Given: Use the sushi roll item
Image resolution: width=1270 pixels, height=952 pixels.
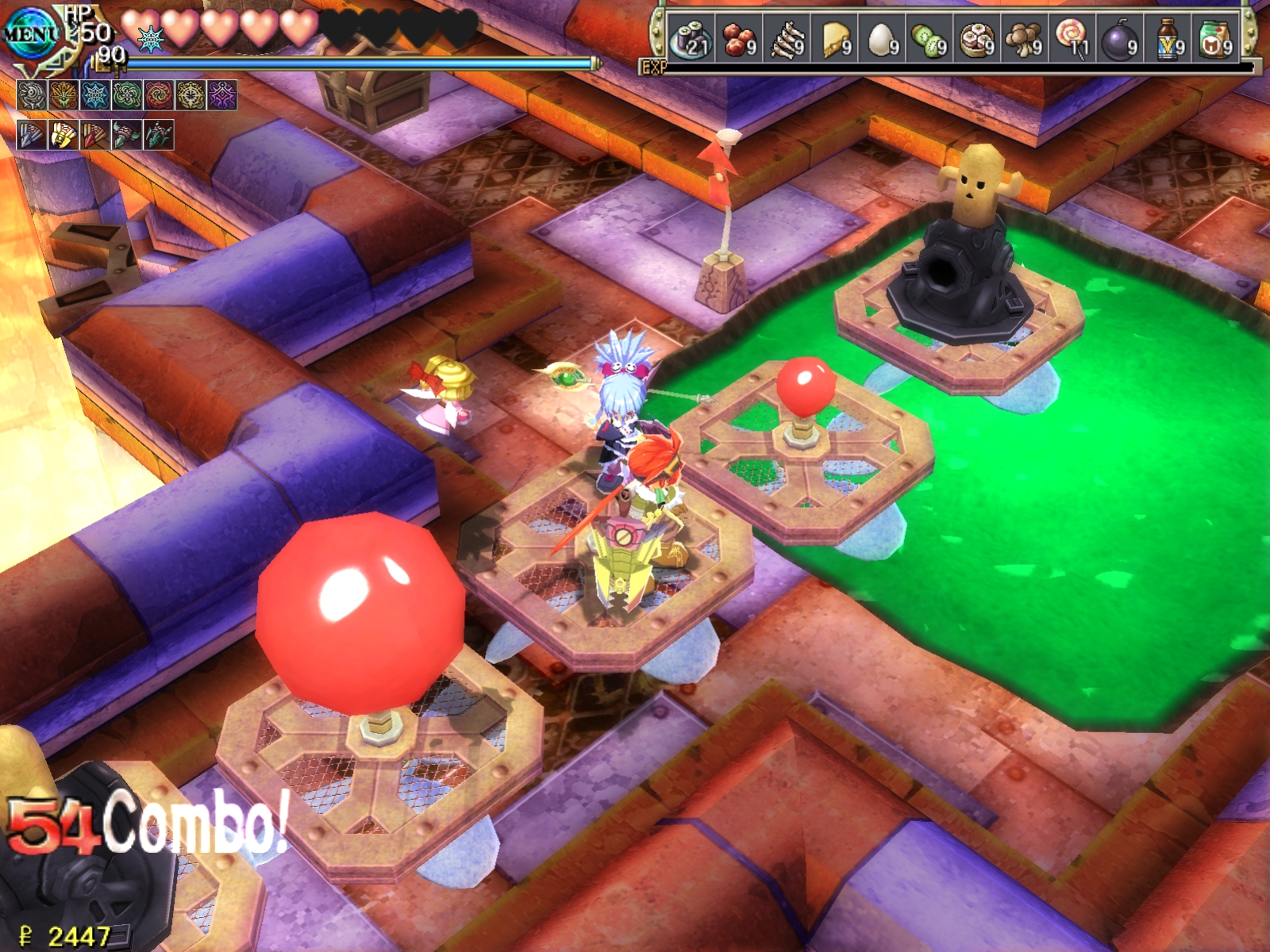Looking at the screenshot, I should 690,39.
